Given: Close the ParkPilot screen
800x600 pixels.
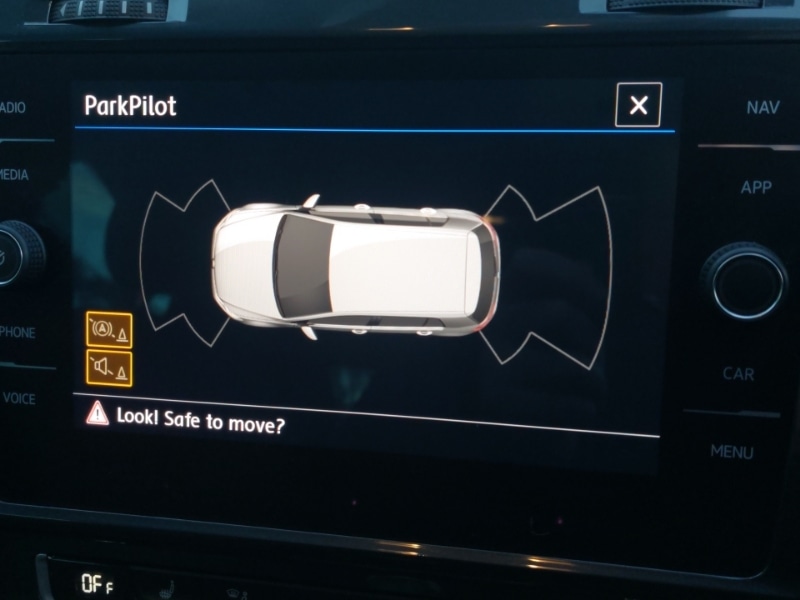Looking at the screenshot, I should tap(638, 105).
